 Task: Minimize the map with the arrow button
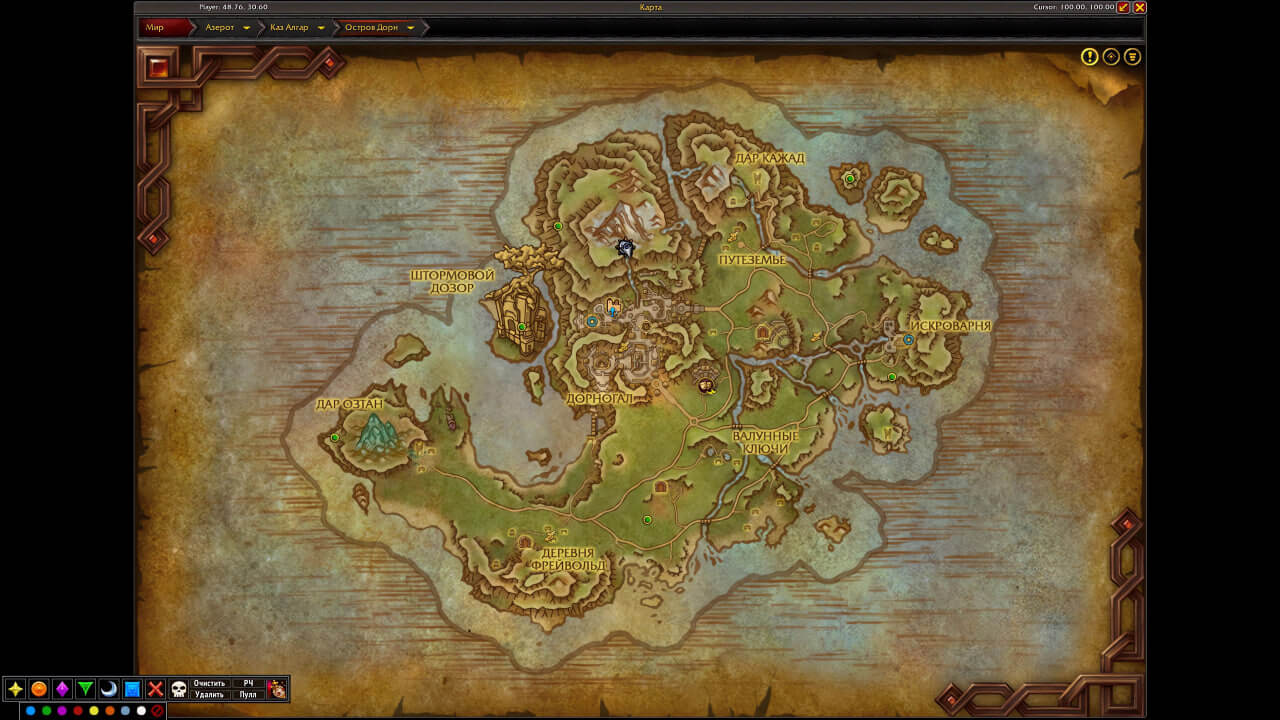[1124, 7]
